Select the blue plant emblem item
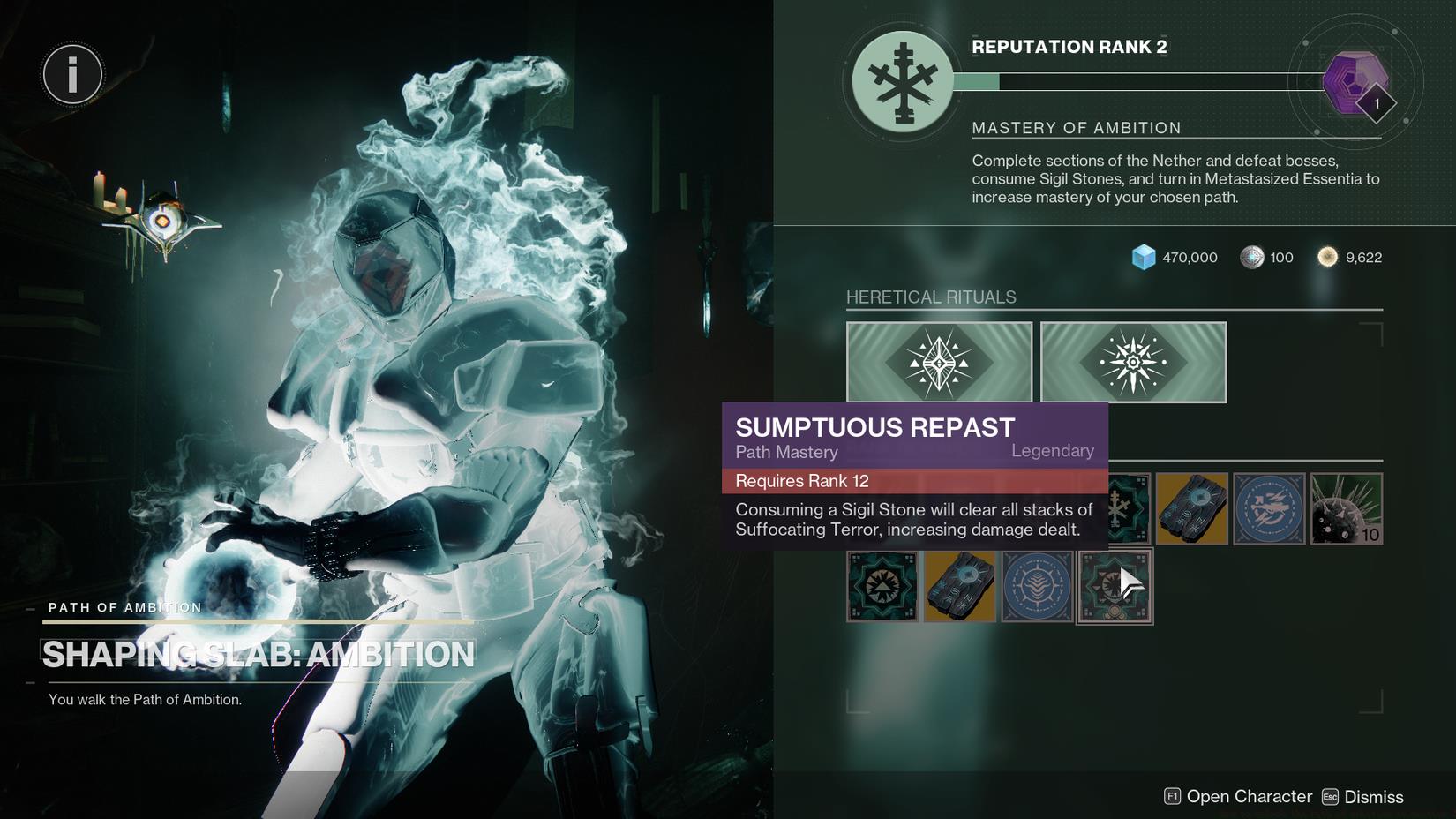 1037,586
